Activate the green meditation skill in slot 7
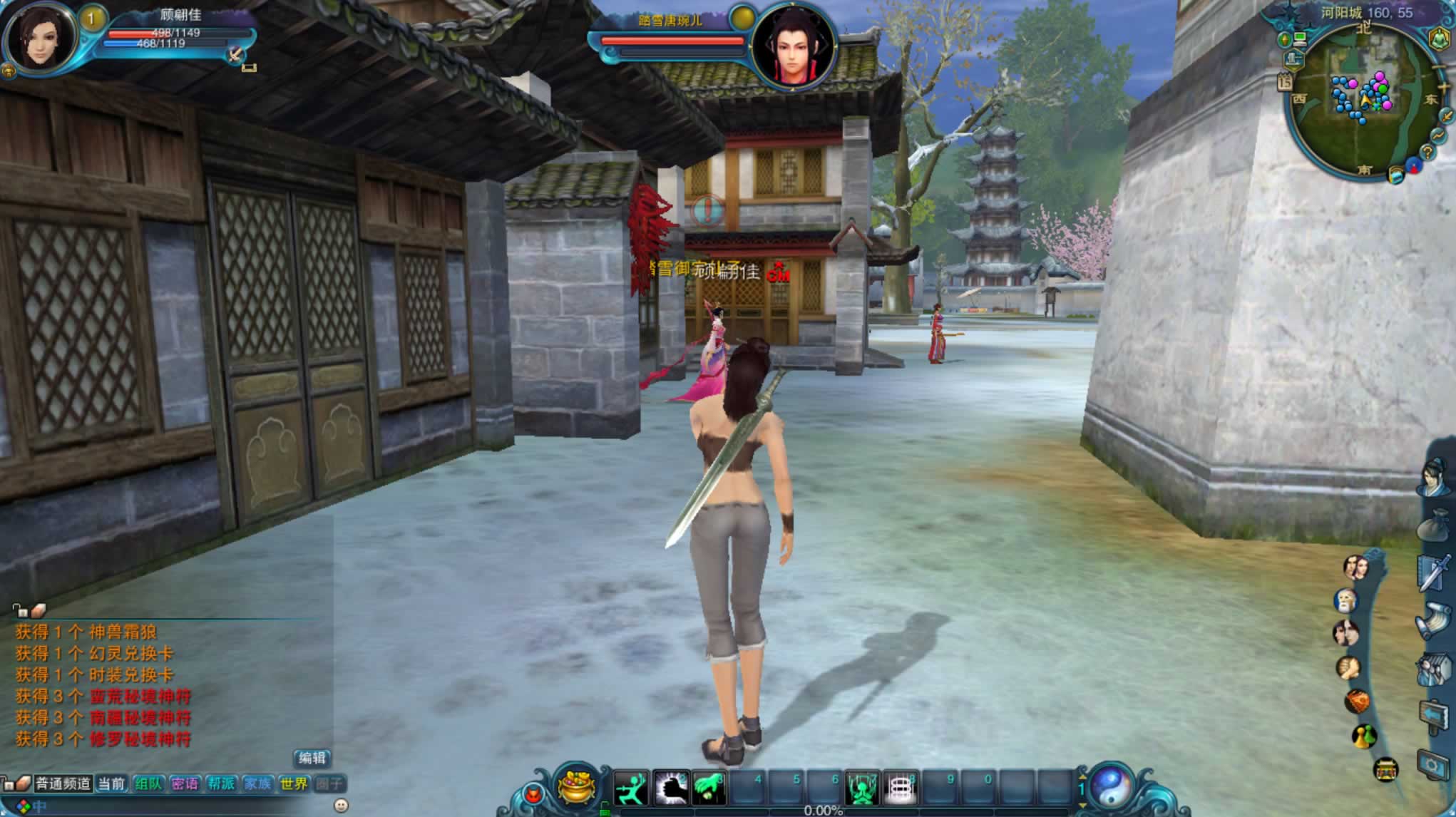The height and width of the screenshot is (817, 1456). click(861, 789)
